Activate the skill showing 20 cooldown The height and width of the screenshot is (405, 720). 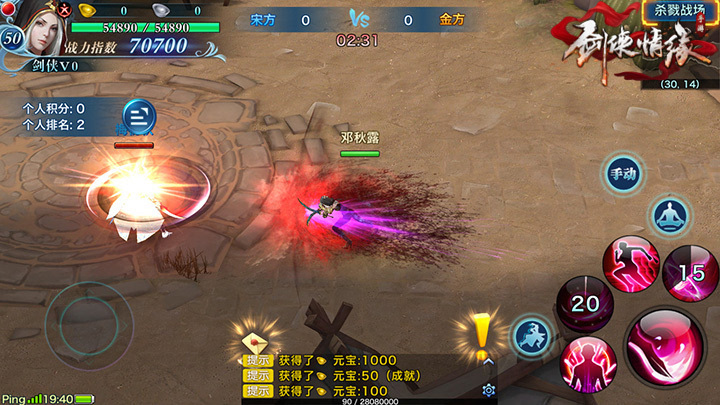[x=584, y=304]
